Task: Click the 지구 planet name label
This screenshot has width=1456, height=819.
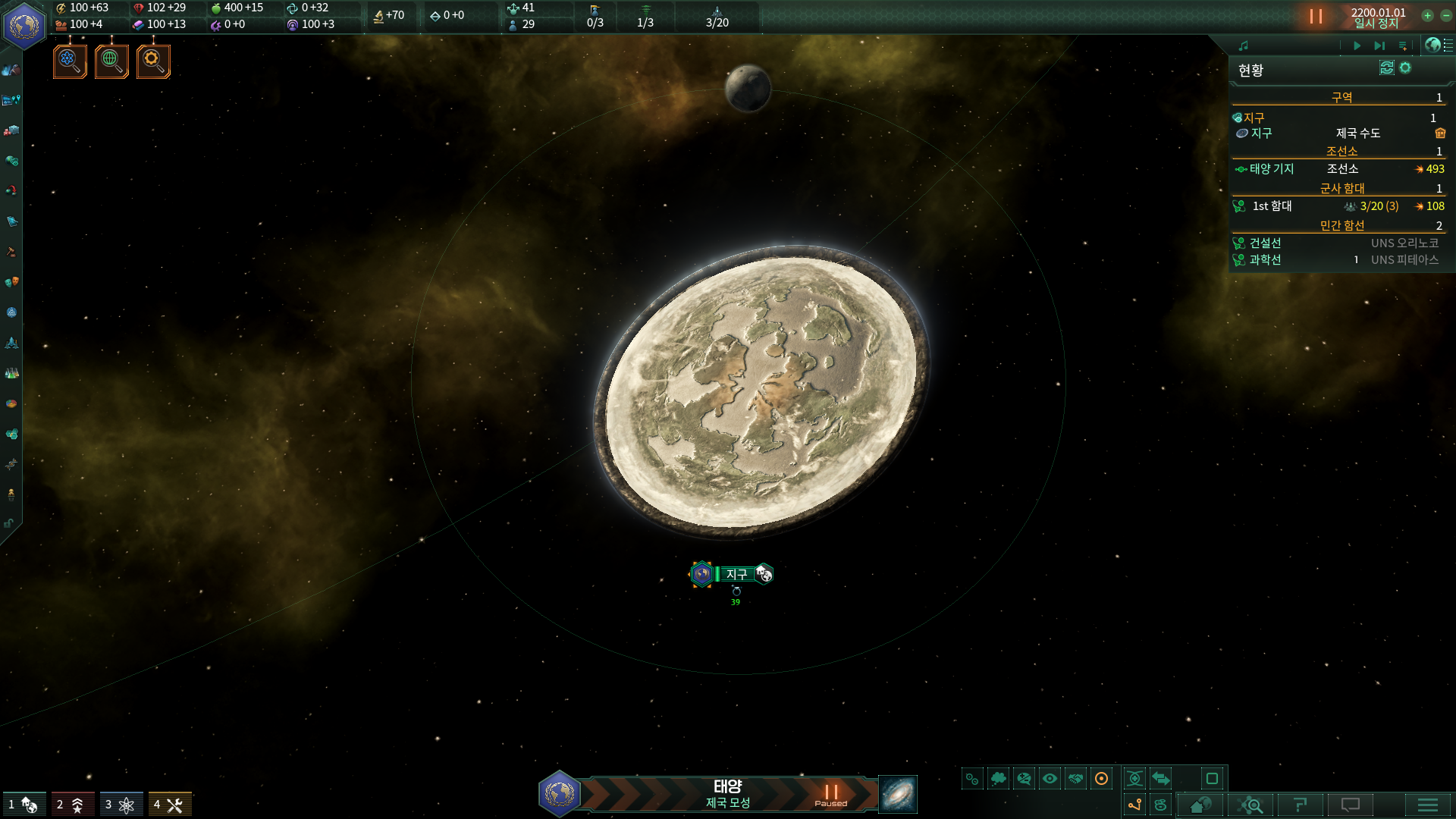Action: [736, 574]
